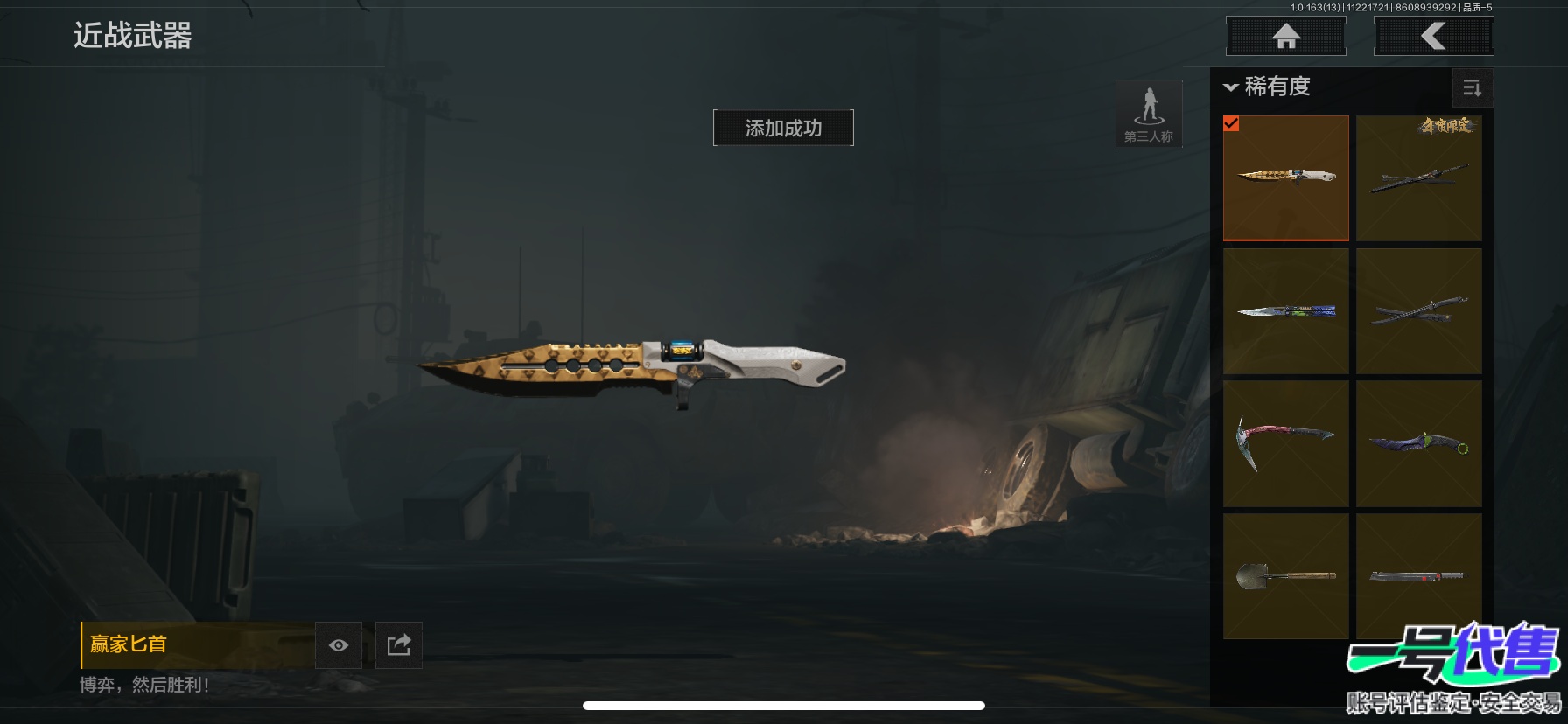1568x724 pixels.
Task: Select the blue butterfly knife skin
Action: (x=1286, y=311)
